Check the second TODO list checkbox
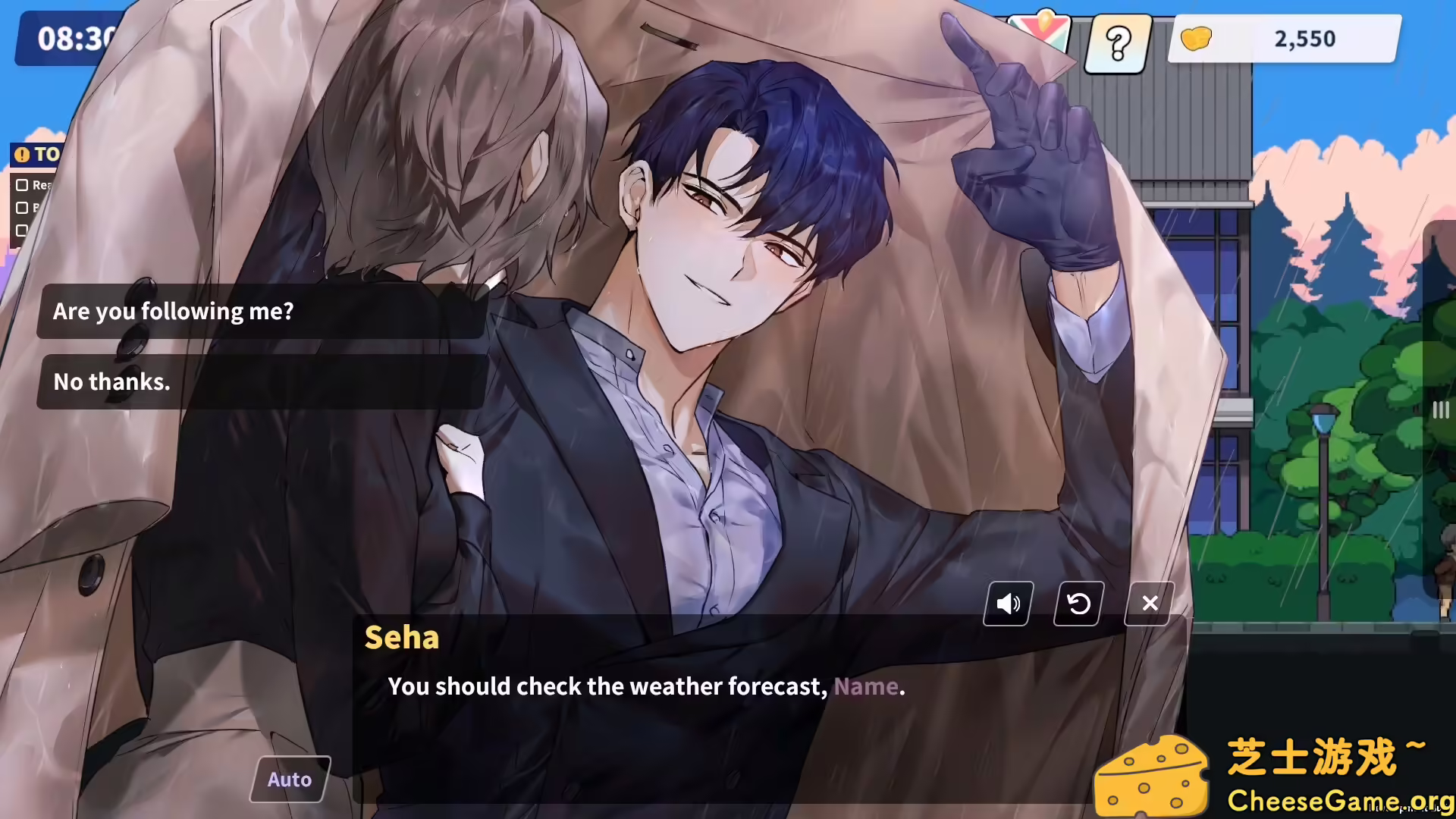The width and height of the screenshot is (1456, 819). click(20, 208)
